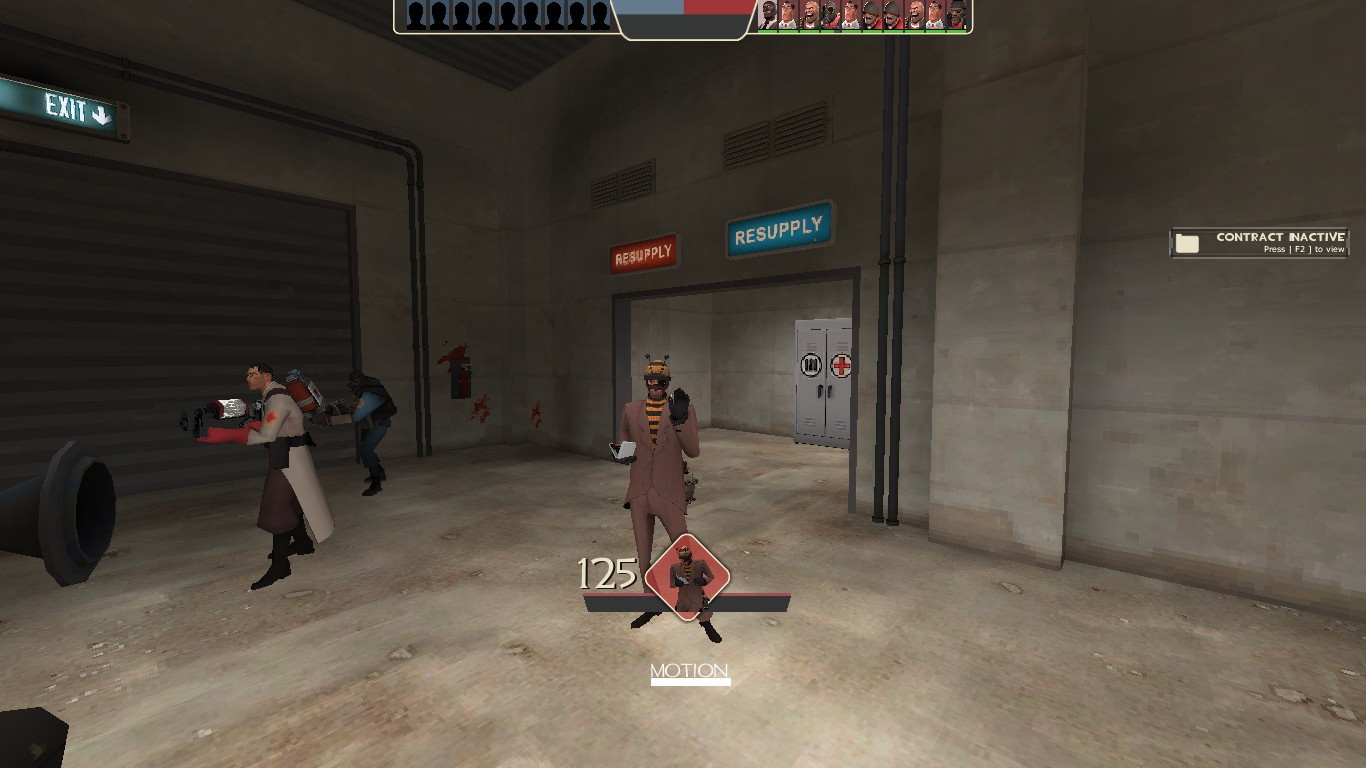Image resolution: width=1366 pixels, height=768 pixels.
Task: Click a Soldier portrait in the red team lineup
Action: 872,14
